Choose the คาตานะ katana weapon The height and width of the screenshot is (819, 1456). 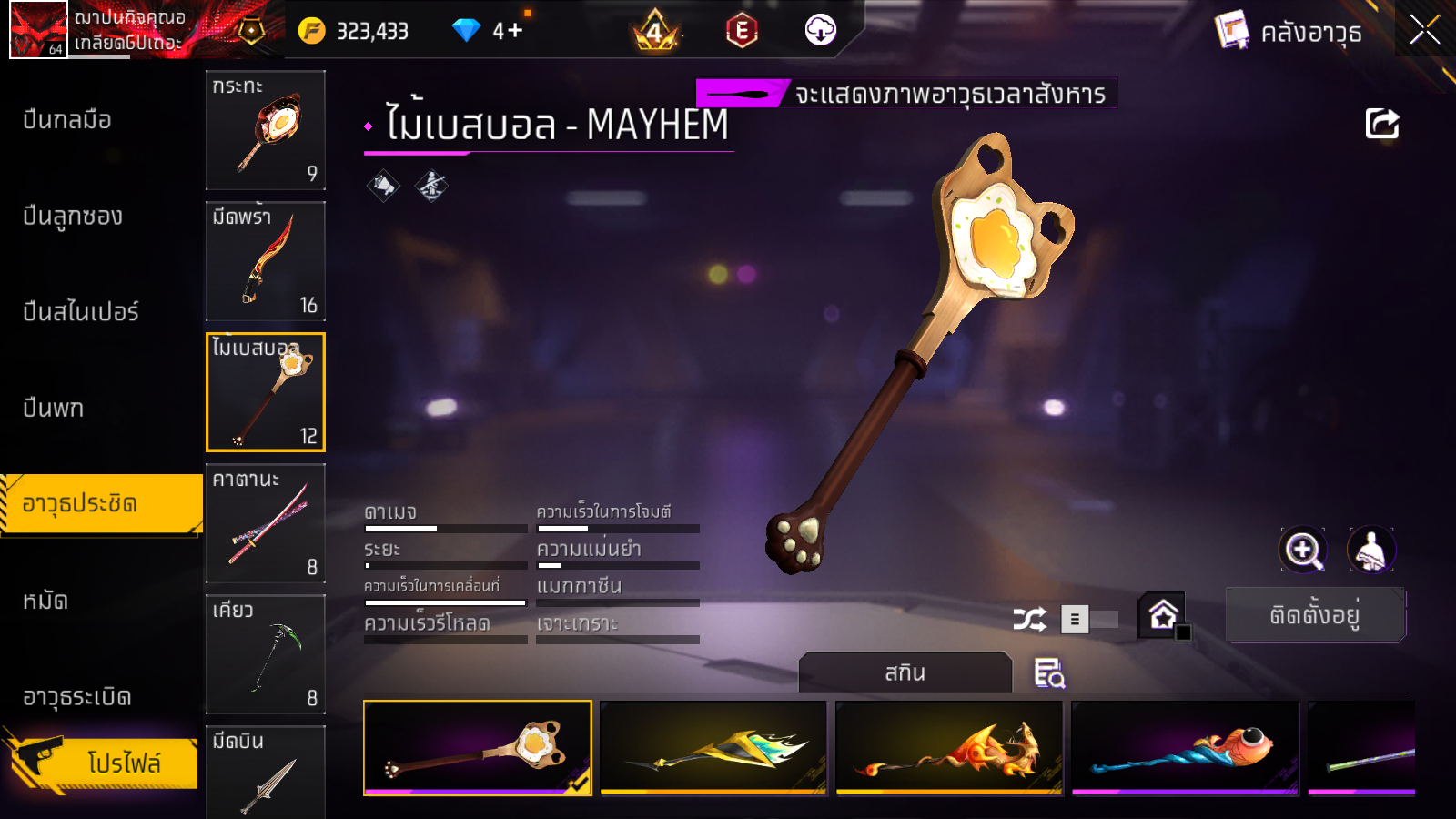266,523
